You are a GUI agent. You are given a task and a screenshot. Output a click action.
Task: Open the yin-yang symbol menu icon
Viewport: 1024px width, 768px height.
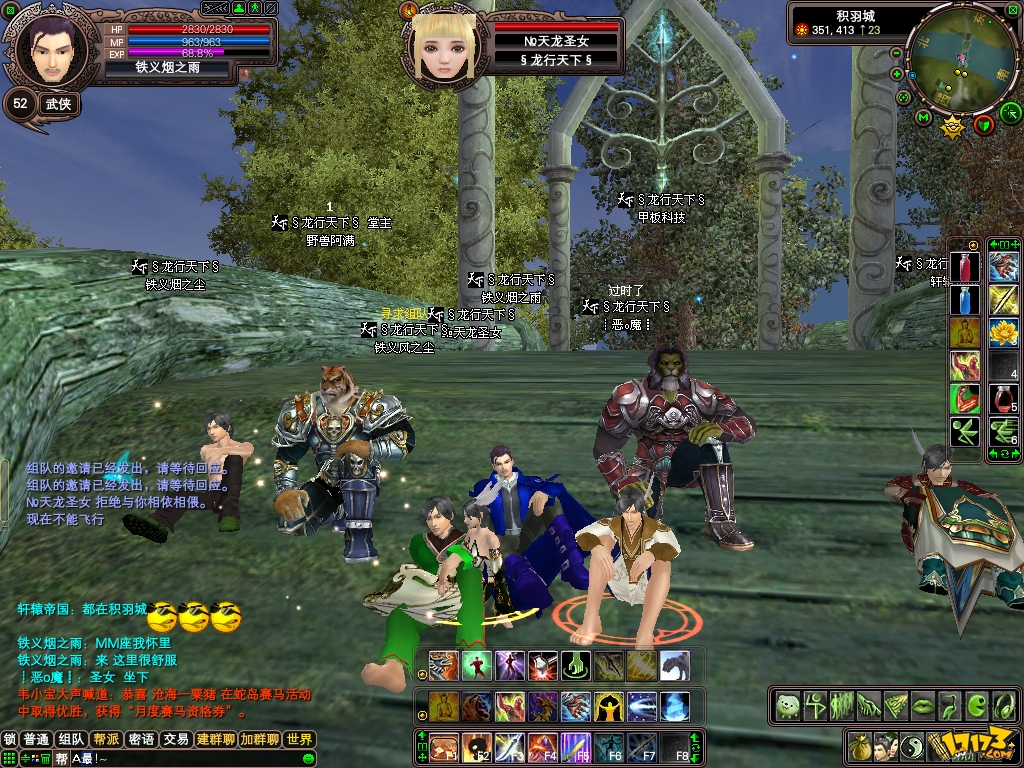tap(914, 746)
